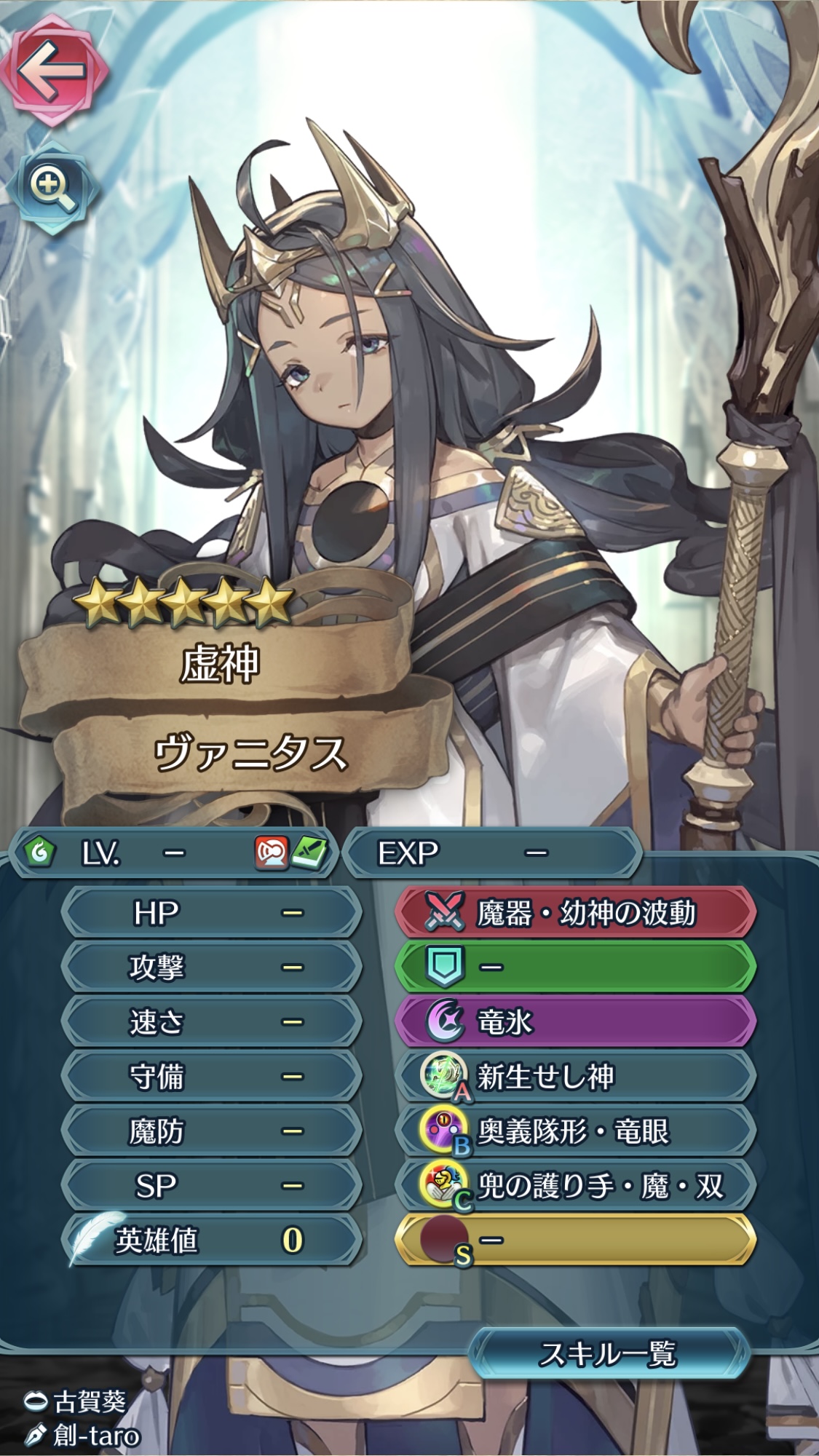Image resolution: width=819 pixels, height=1456 pixels.
Task: Tap the red armored move type icon
Action: [272, 852]
